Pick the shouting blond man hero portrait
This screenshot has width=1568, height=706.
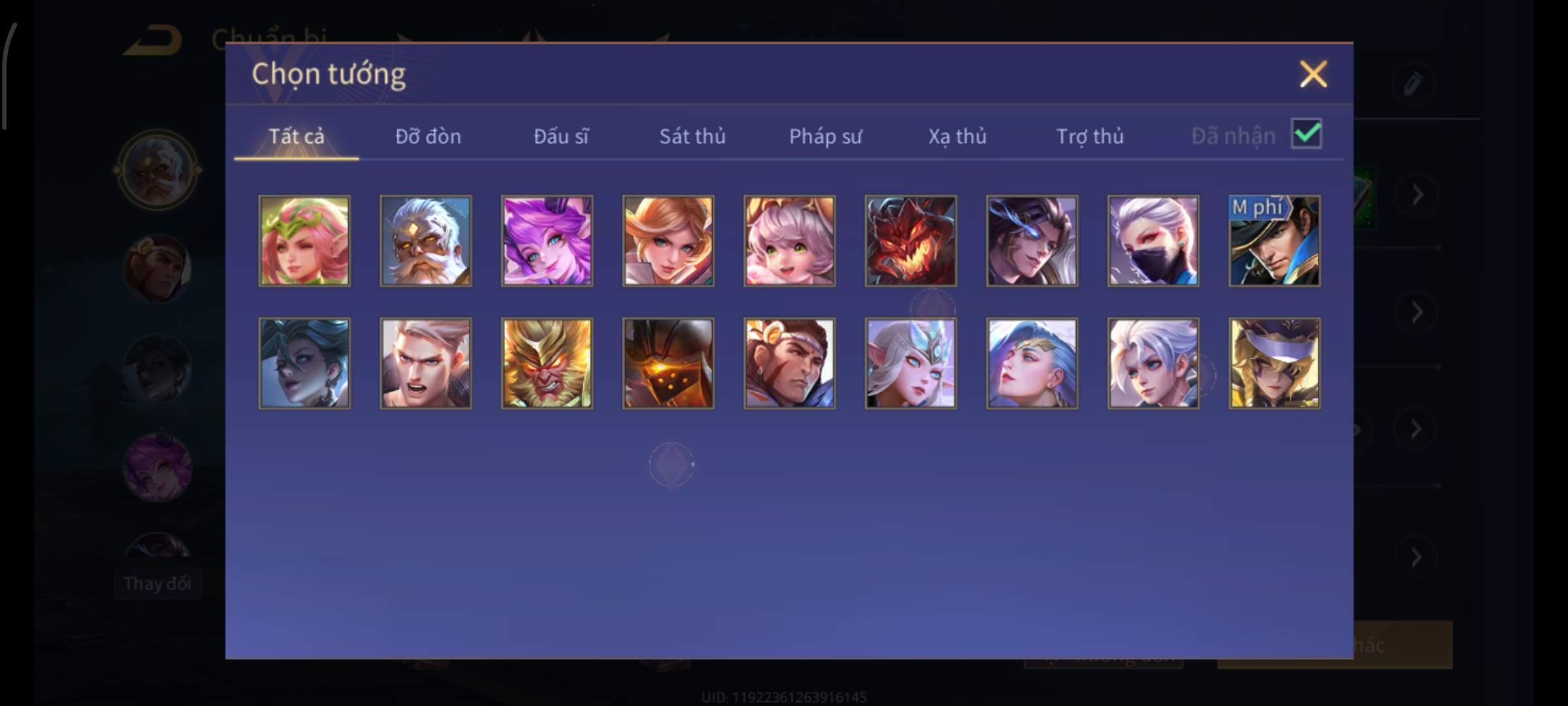coord(425,363)
